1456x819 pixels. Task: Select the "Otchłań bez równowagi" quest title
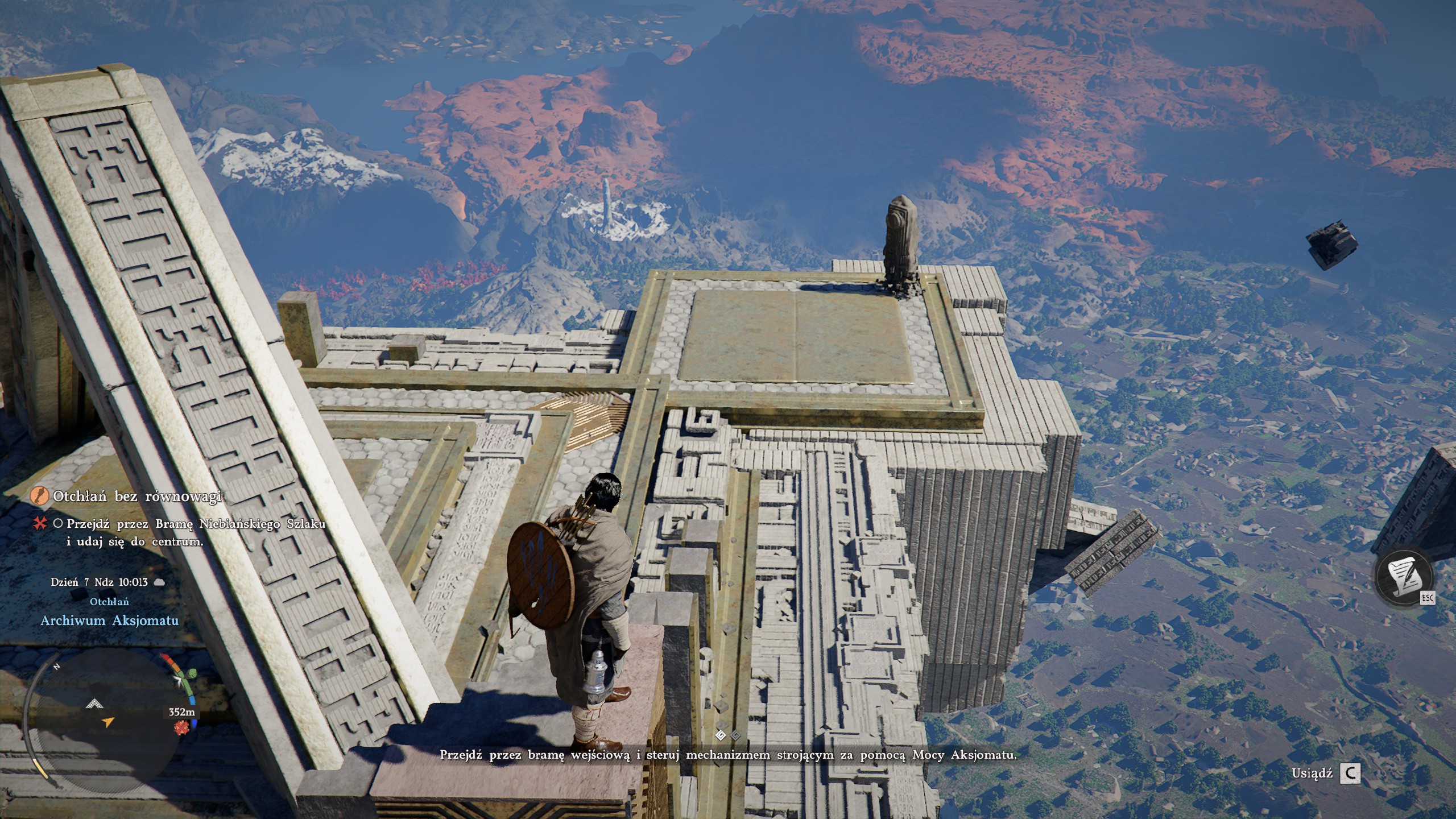(x=136, y=497)
